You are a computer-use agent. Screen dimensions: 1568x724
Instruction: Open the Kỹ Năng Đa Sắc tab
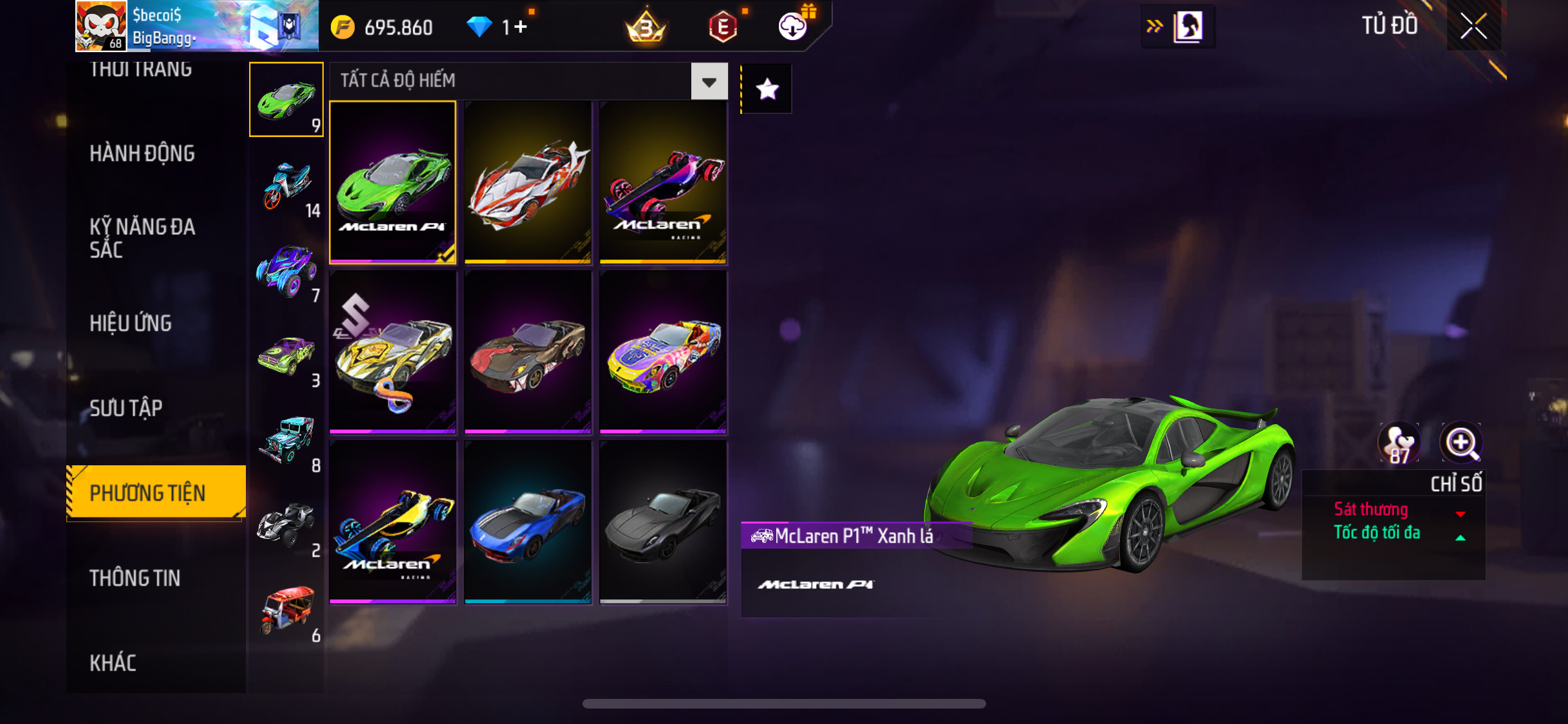pos(142,238)
